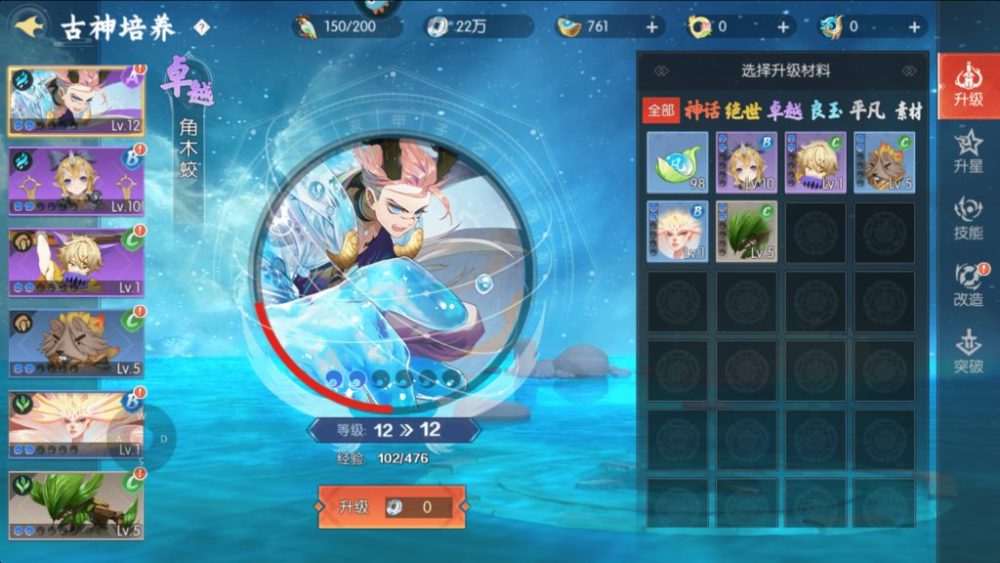Filter materials by 神话 rarity
The height and width of the screenshot is (563, 1000).
(701, 111)
